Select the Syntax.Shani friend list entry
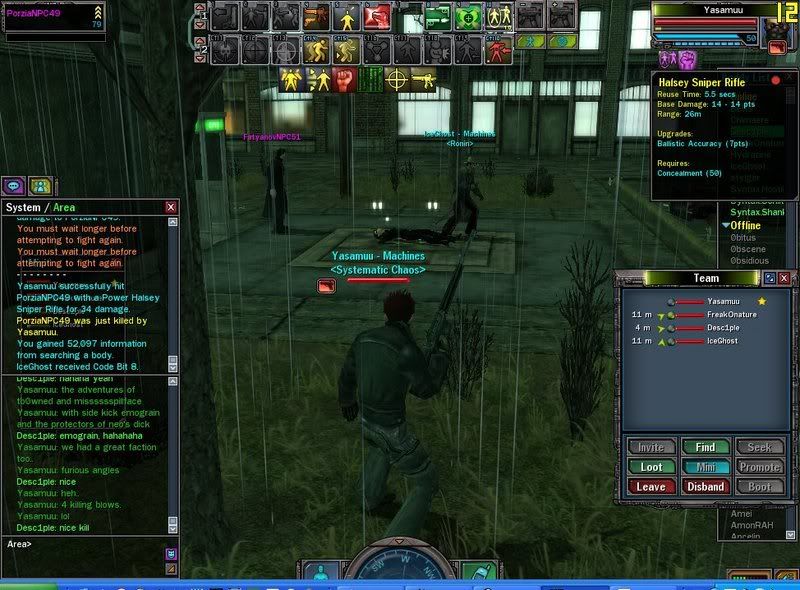The height and width of the screenshot is (590, 800). pos(755,211)
